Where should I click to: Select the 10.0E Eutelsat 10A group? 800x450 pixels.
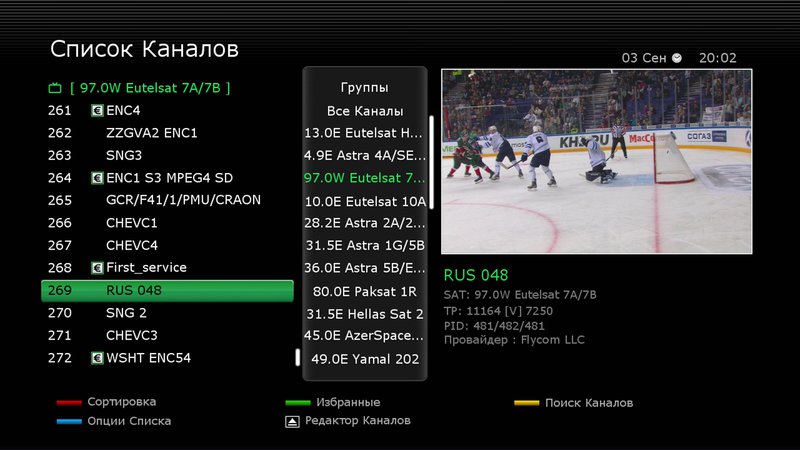tap(365, 201)
